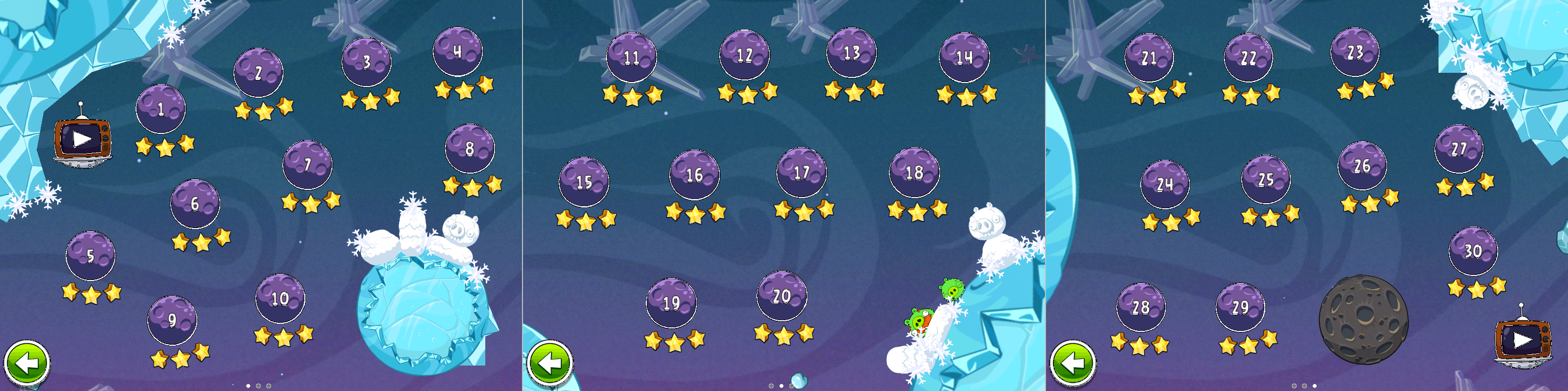Open level 8
This screenshot has width=1568, height=391.
[x=469, y=148]
